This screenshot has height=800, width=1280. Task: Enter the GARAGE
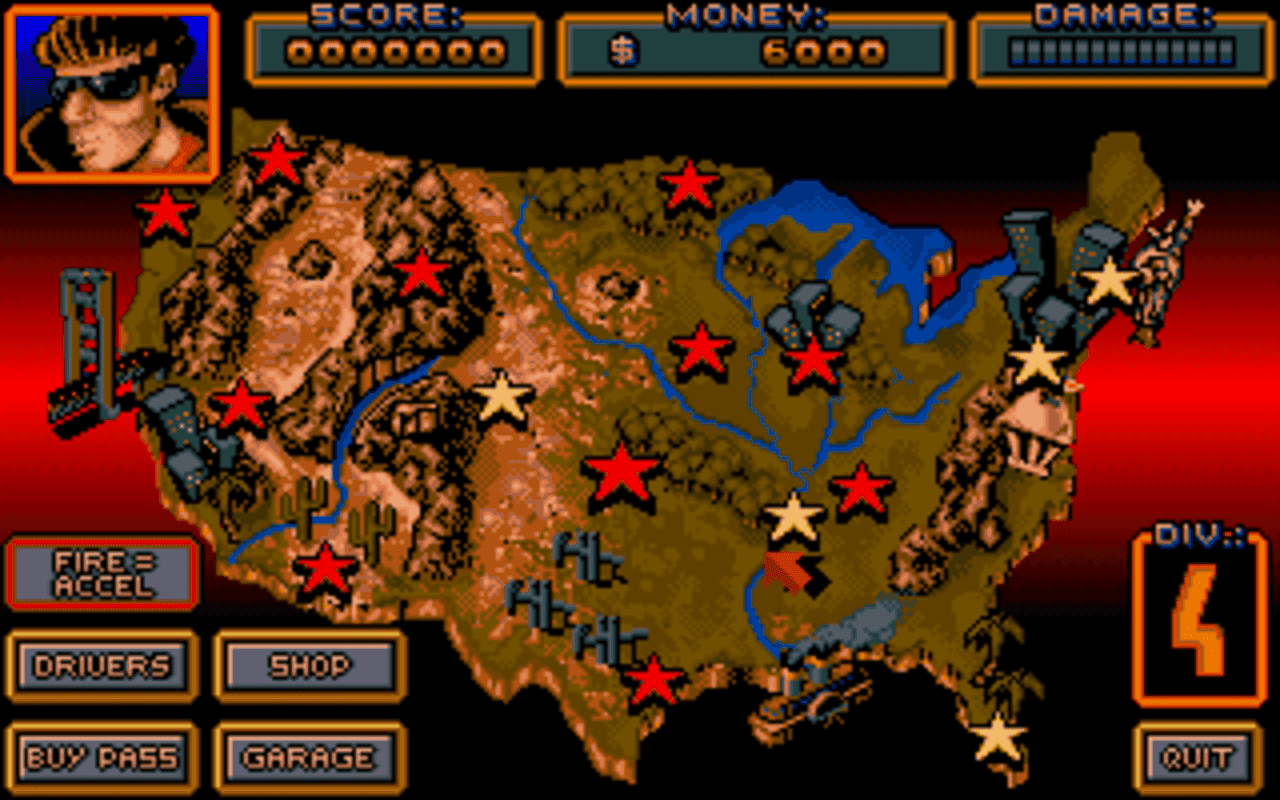point(305,757)
